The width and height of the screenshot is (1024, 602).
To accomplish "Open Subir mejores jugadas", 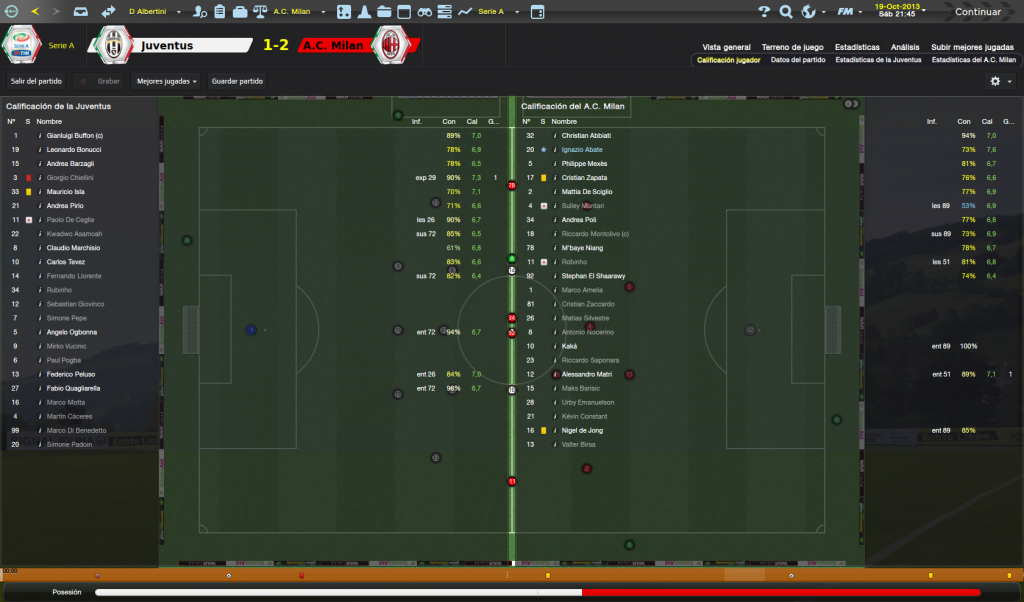I will 972,47.
